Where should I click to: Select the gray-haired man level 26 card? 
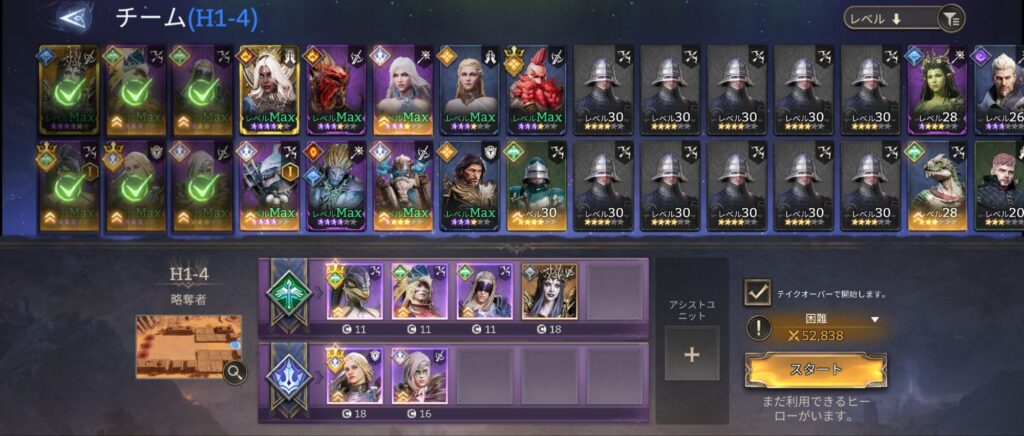998,90
